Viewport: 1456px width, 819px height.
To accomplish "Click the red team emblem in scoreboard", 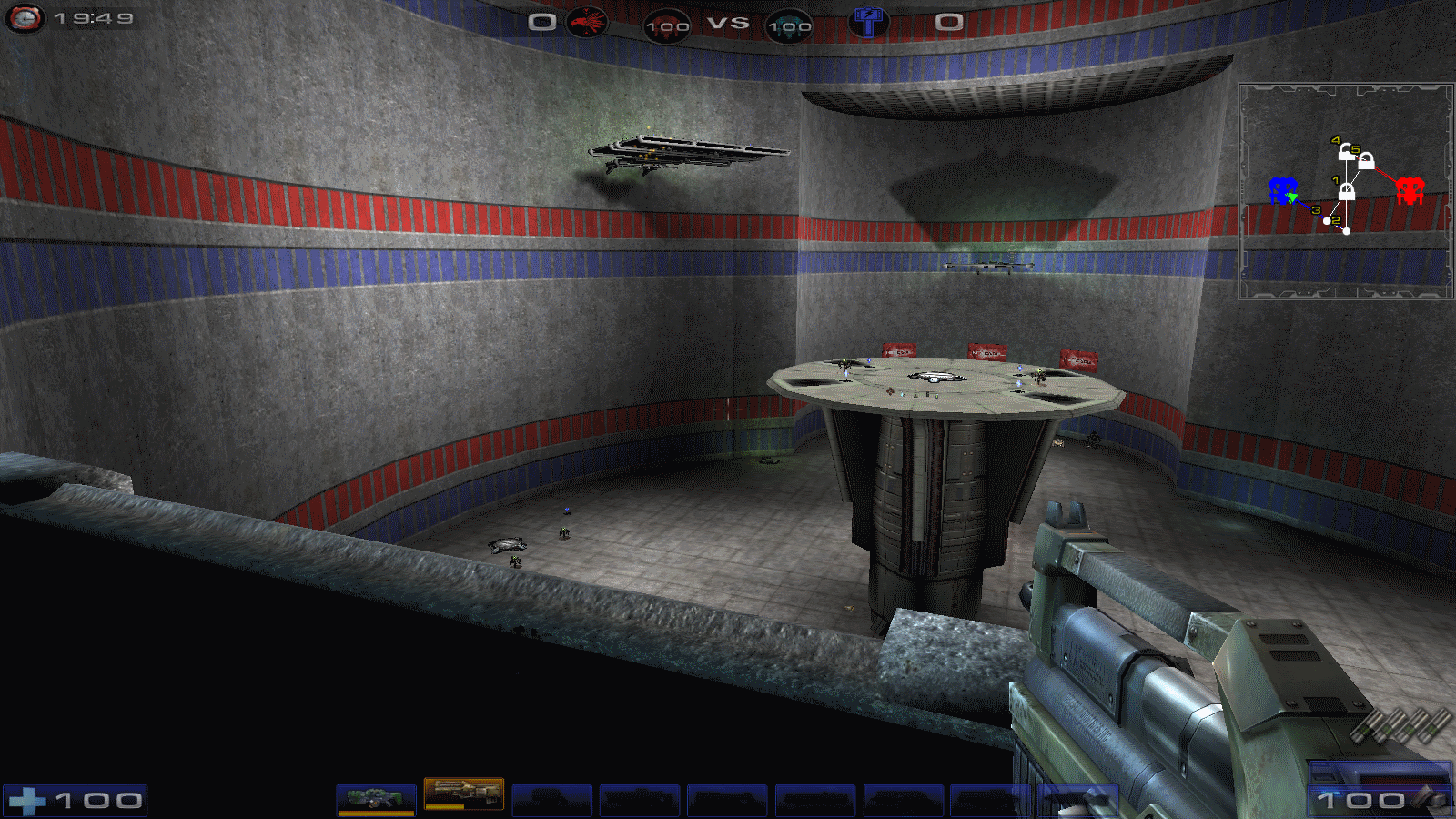I will [x=587, y=22].
